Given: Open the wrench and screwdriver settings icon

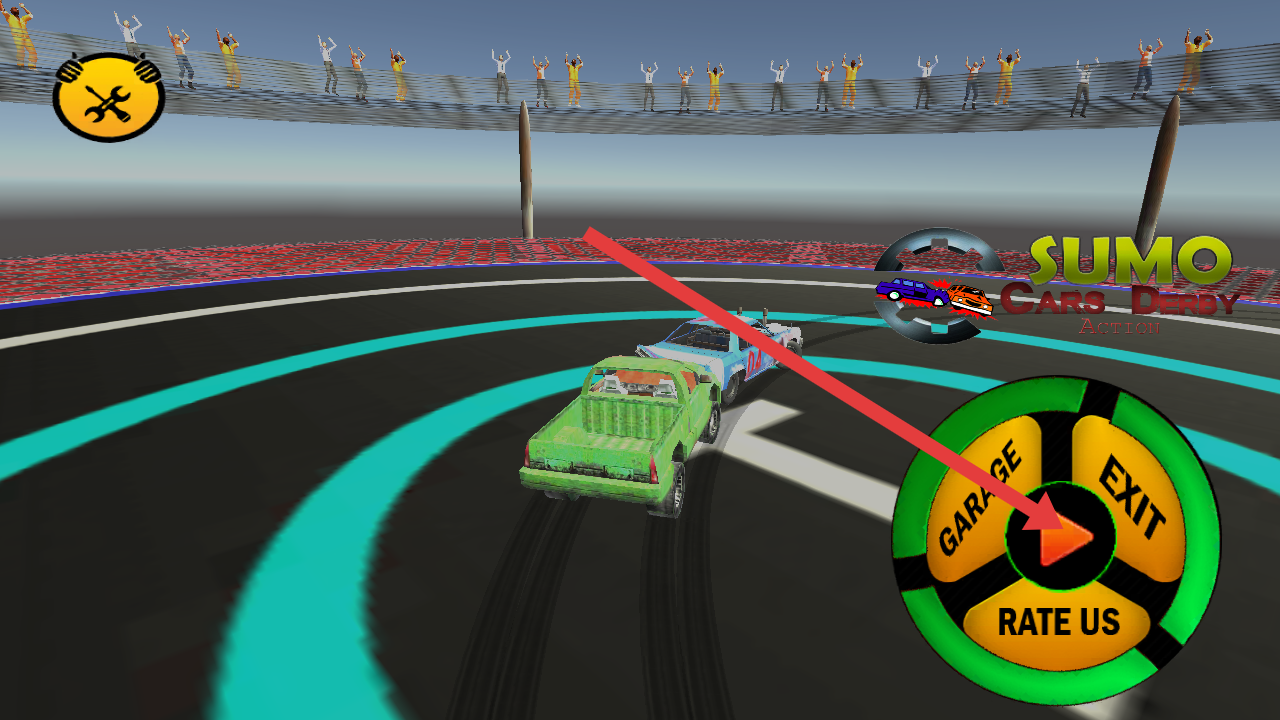Looking at the screenshot, I should [108, 98].
